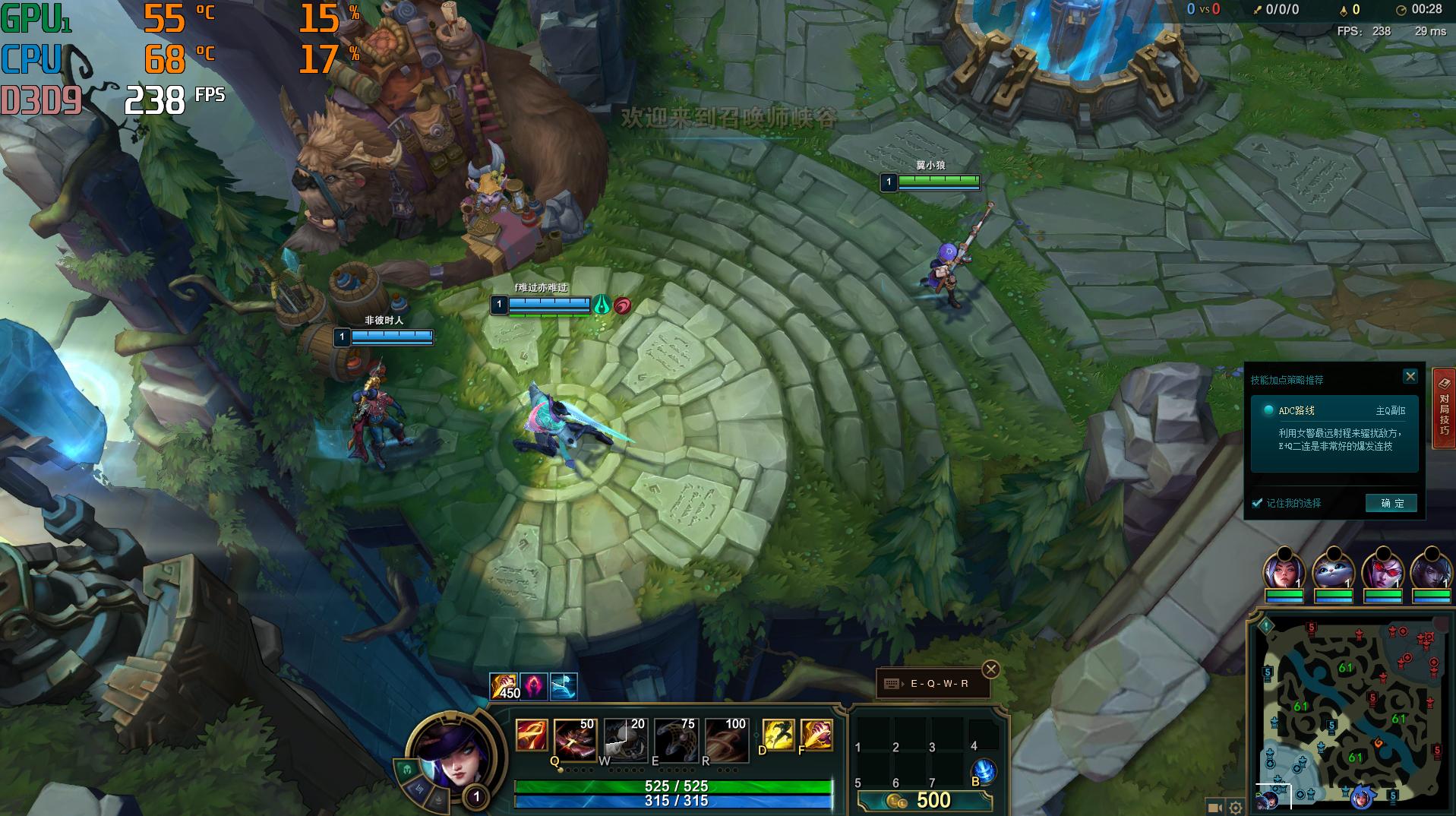Use the E 90 Caliber Net ability
This screenshot has height=816, width=1456.
coord(675,739)
